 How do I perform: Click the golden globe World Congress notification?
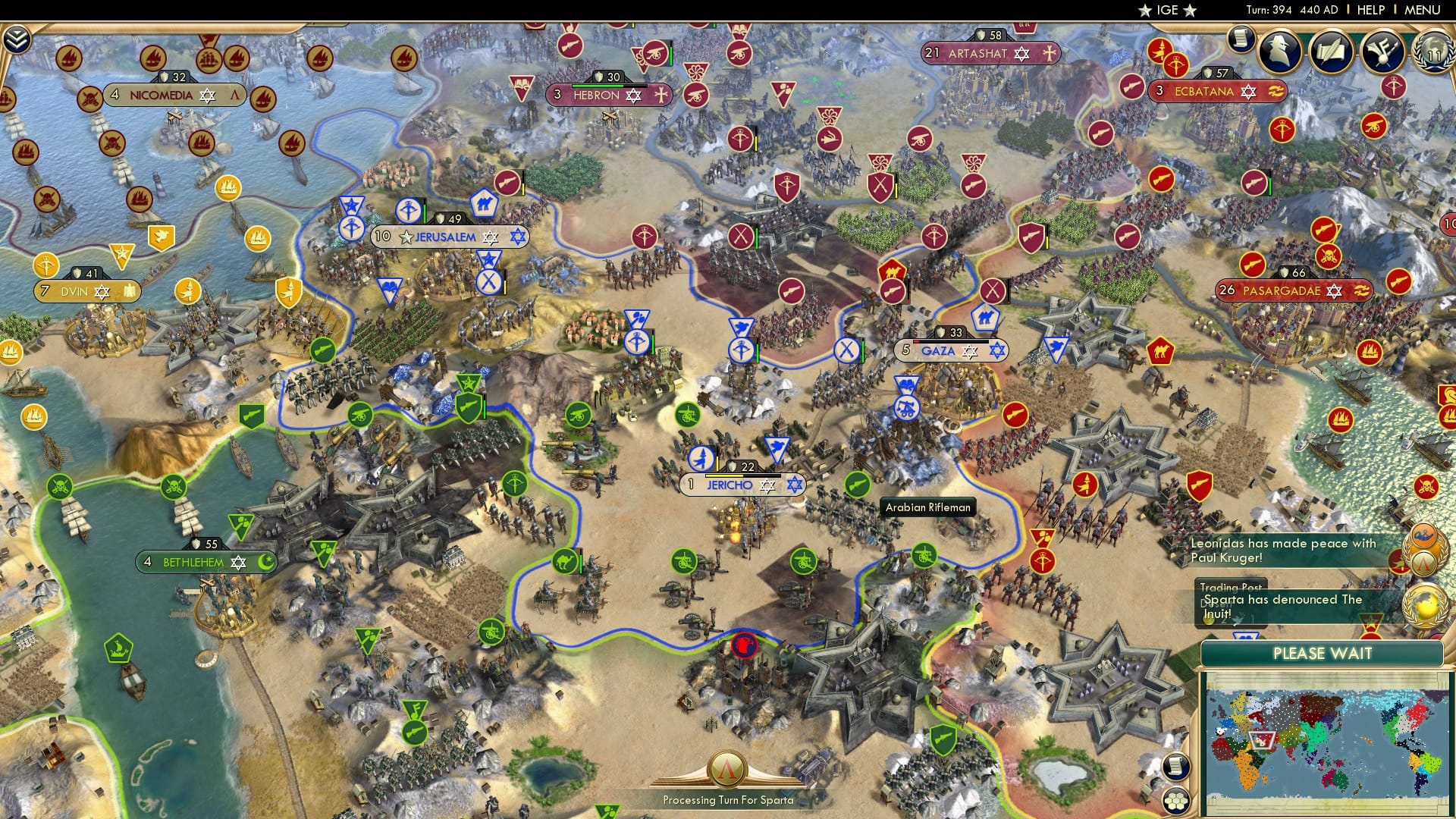(x=1424, y=607)
